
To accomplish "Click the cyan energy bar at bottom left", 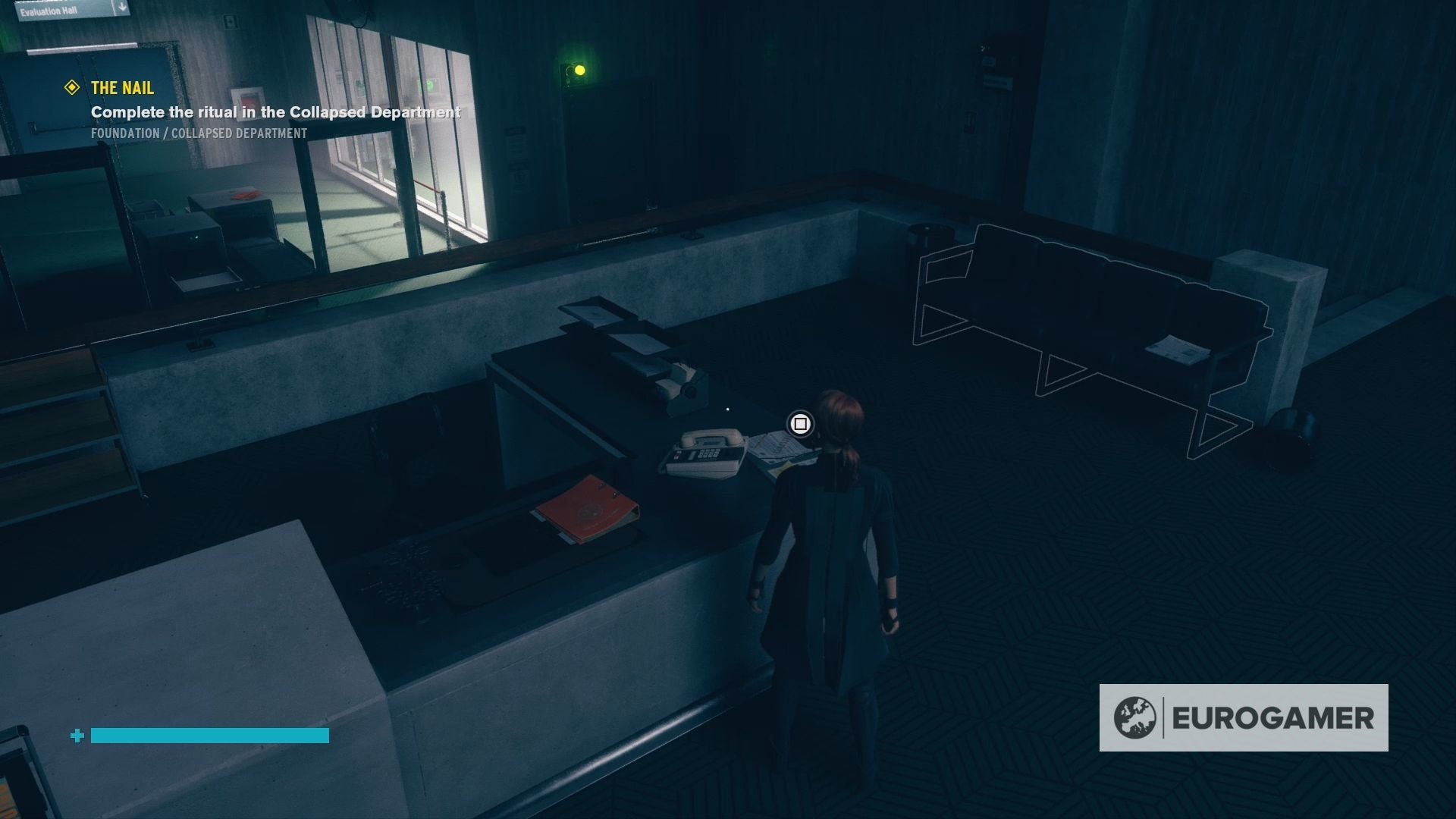I will click(x=209, y=736).
